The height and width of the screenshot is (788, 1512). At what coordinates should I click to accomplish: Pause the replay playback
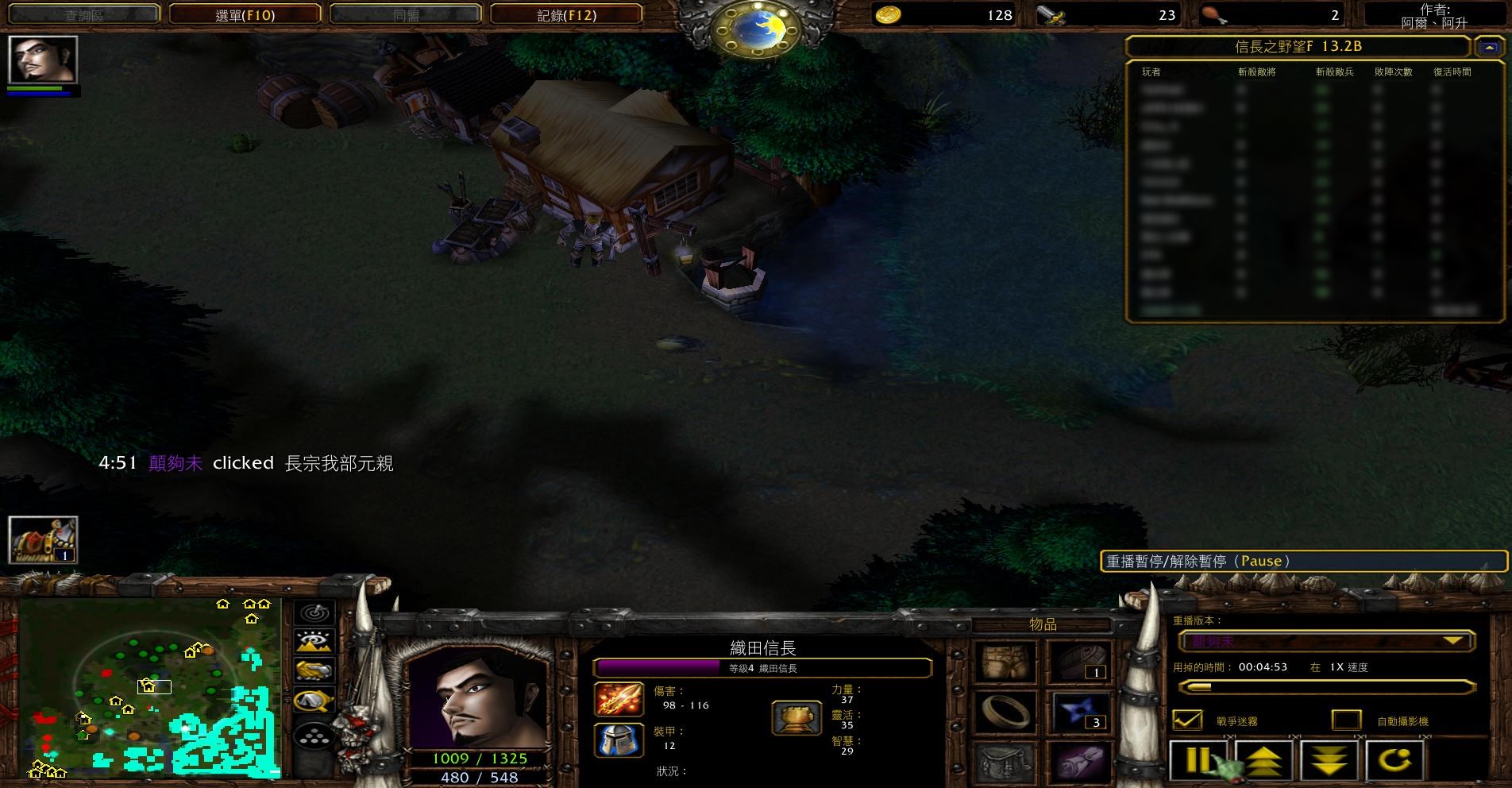(1197, 760)
